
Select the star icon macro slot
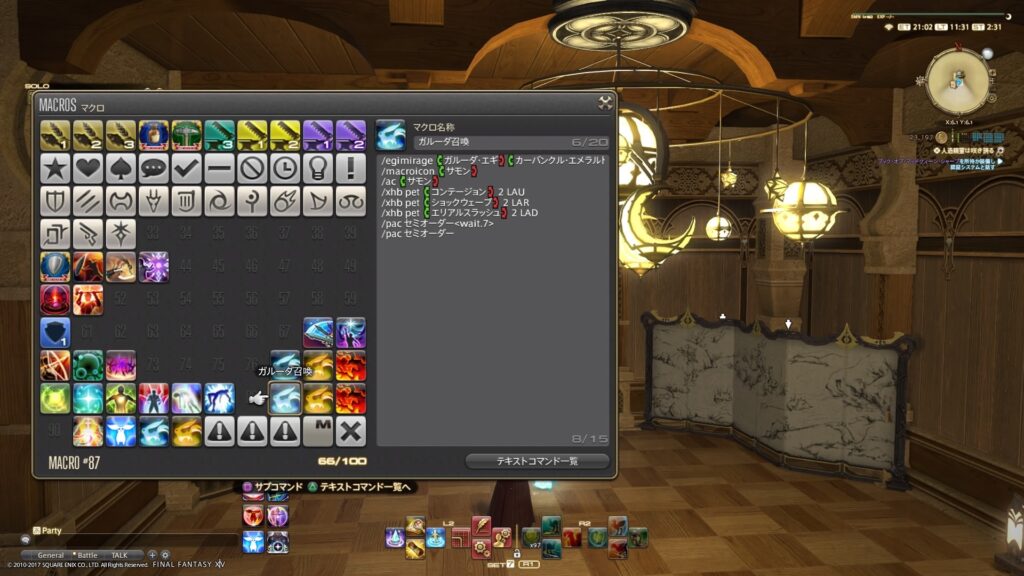click(x=55, y=167)
